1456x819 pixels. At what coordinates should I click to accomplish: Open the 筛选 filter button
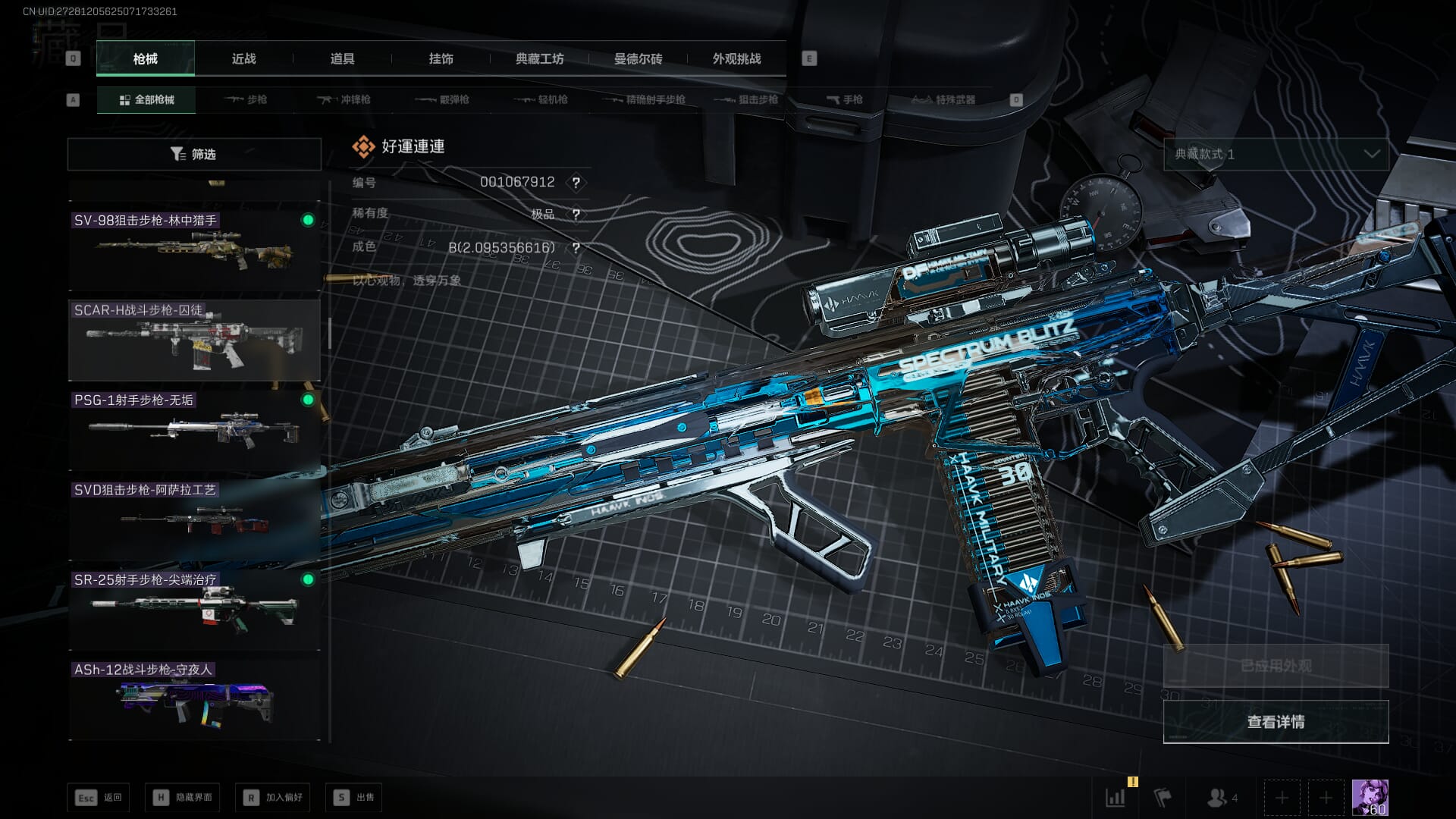click(194, 154)
